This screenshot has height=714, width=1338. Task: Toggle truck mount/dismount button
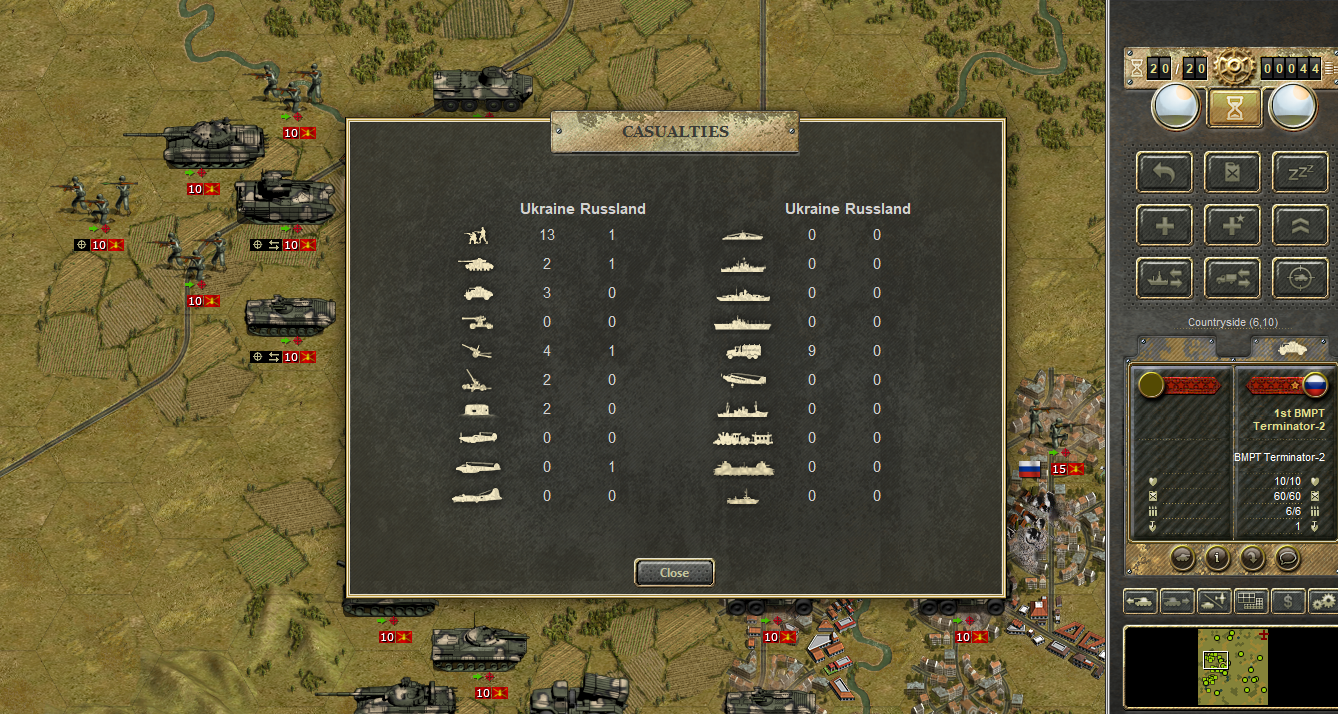1232,278
